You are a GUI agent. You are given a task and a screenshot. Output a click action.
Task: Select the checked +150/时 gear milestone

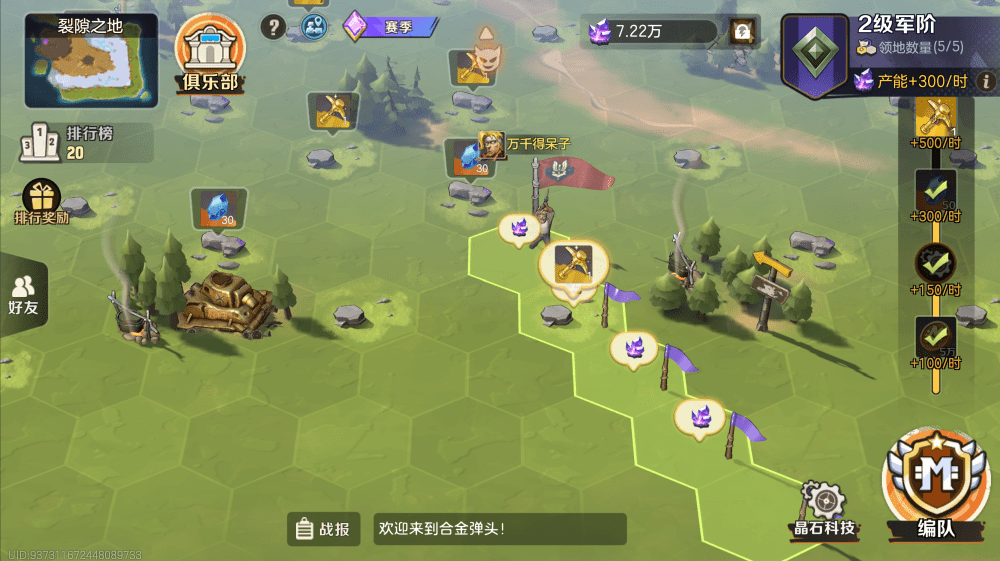936,265
